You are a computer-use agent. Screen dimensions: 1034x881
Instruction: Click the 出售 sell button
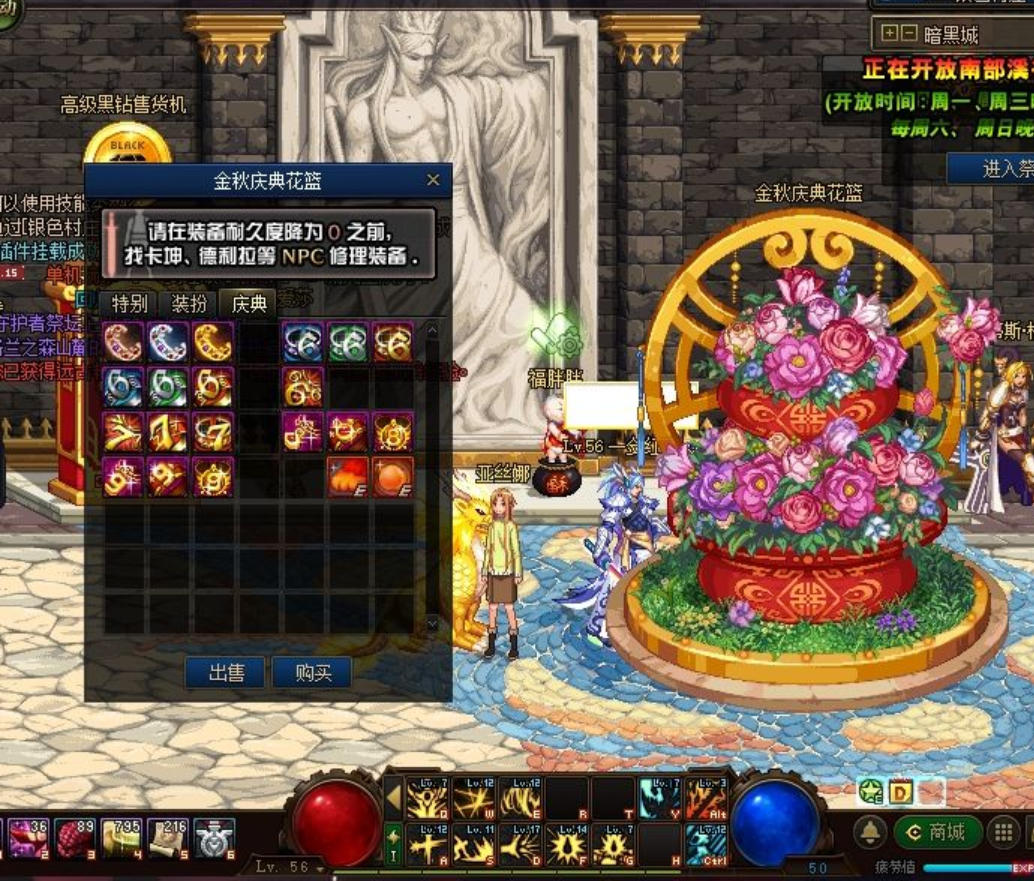(226, 673)
